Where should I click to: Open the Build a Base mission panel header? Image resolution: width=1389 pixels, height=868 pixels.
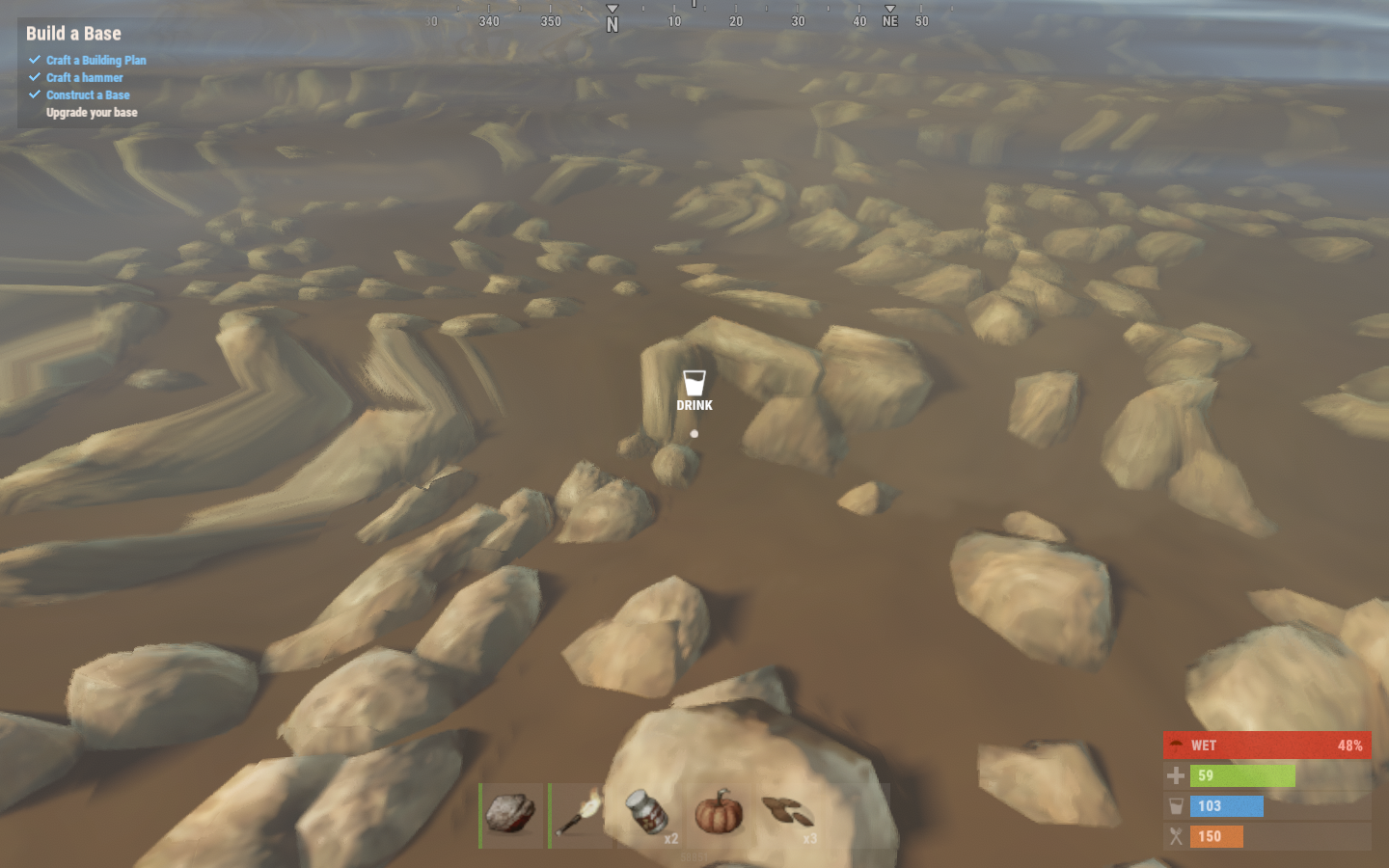[x=73, y=34]
